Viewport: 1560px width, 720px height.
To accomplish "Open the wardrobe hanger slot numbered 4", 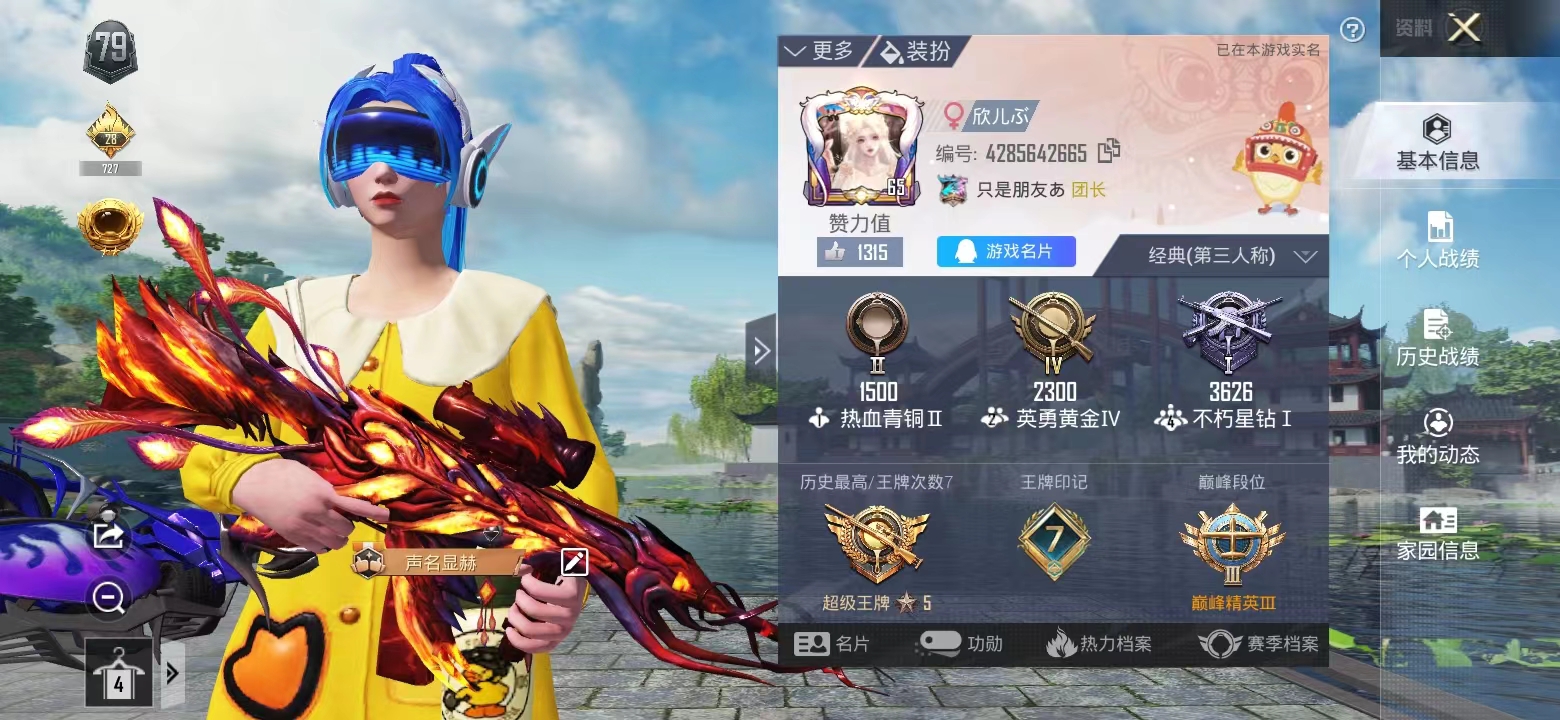I will pos(118,672).
